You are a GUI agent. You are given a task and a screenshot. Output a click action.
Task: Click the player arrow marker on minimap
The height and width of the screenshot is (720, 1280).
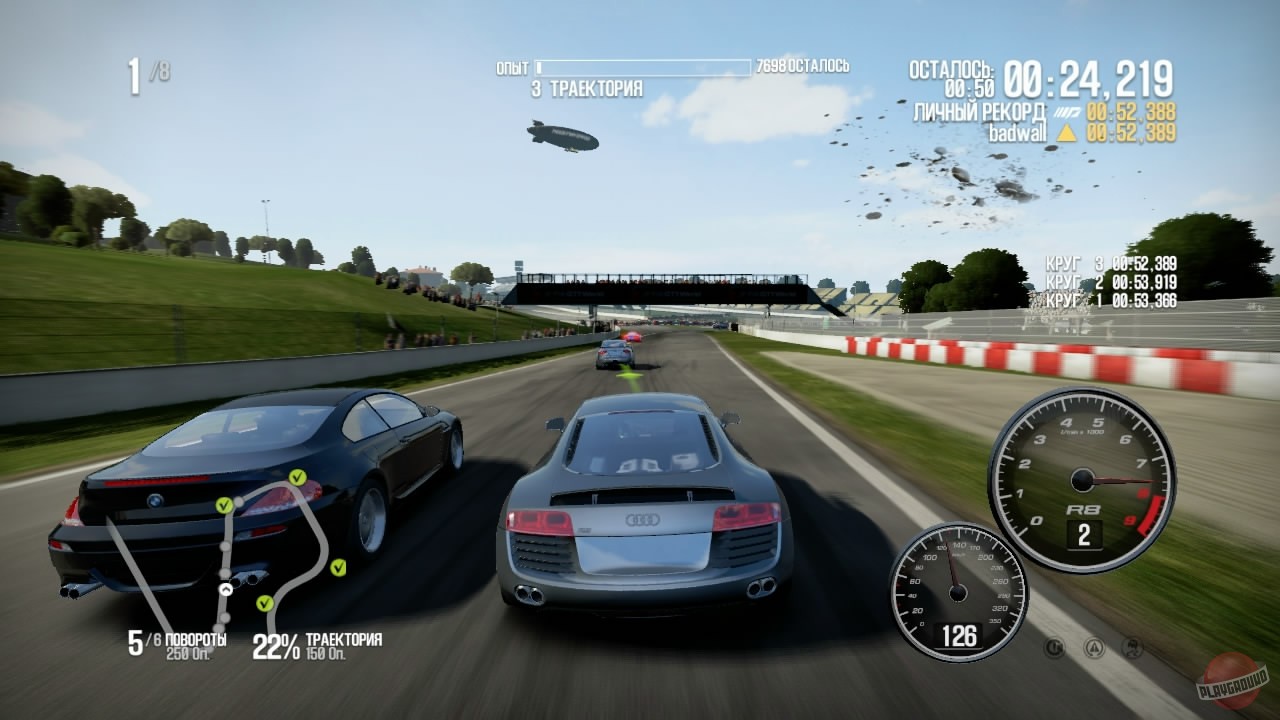(x=226, y=590)
